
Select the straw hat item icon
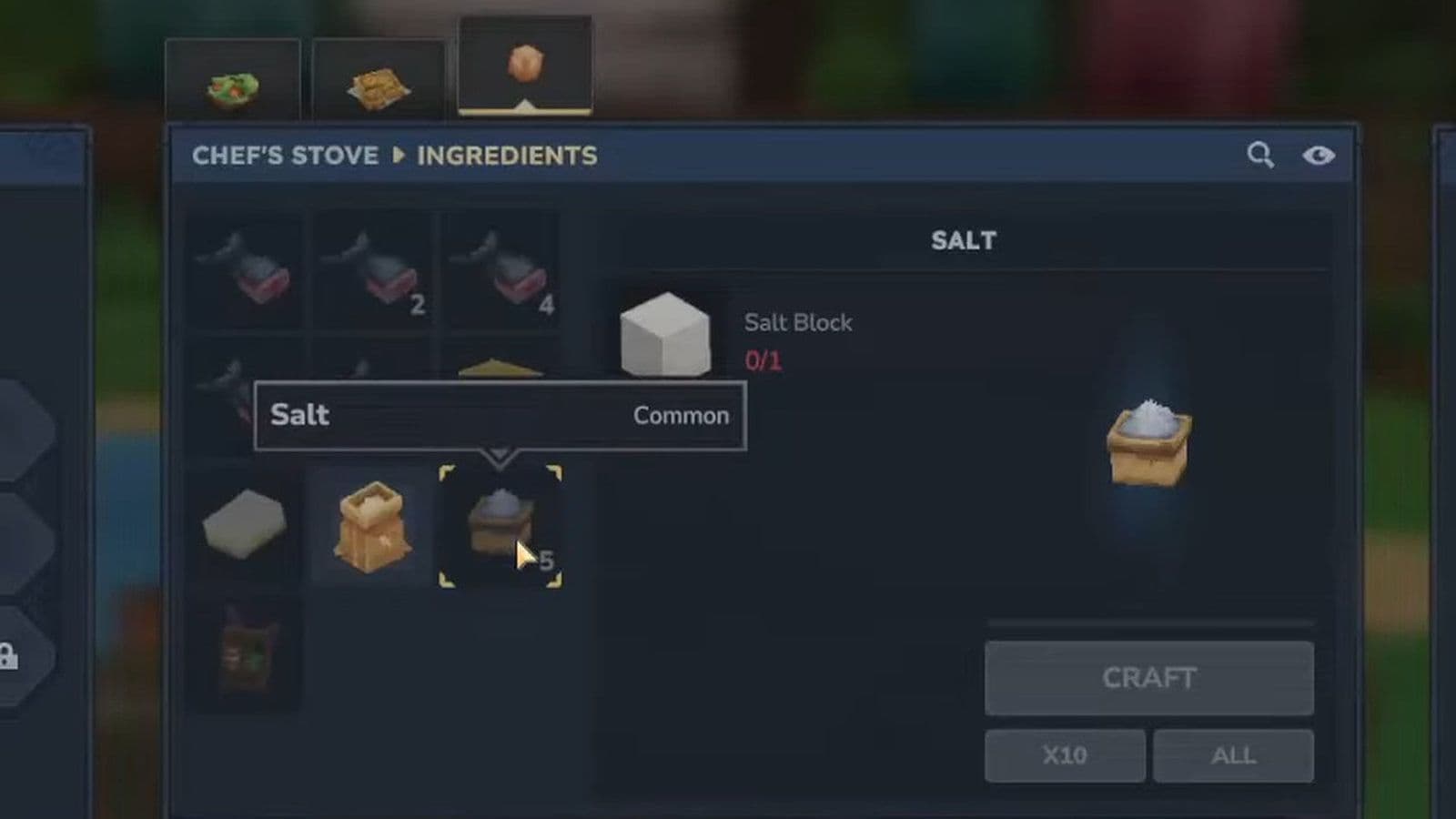point(499,373)
